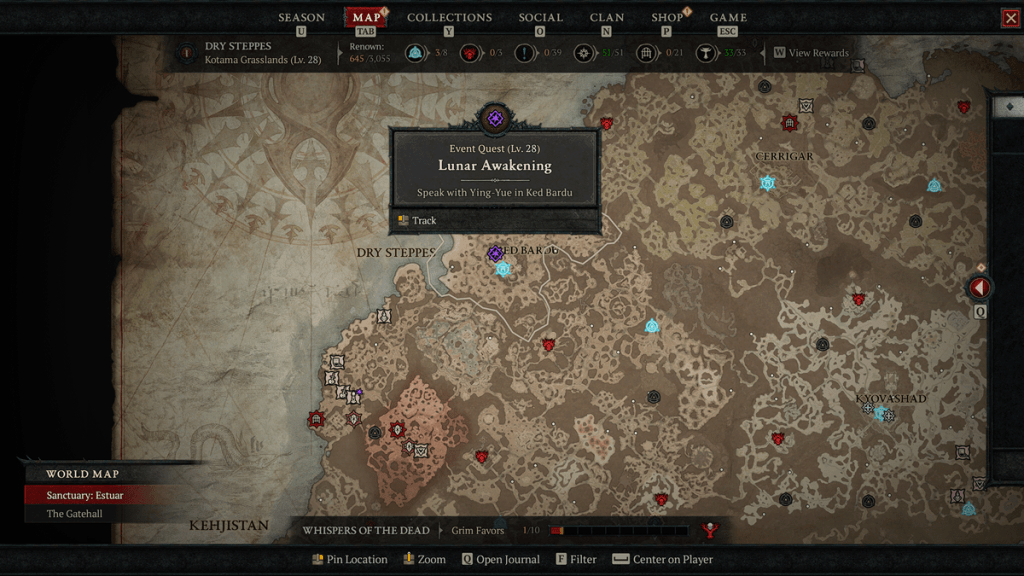Open the Shop tab
The height and width of the screenshot is (576, 1024).
click(667, 18)
